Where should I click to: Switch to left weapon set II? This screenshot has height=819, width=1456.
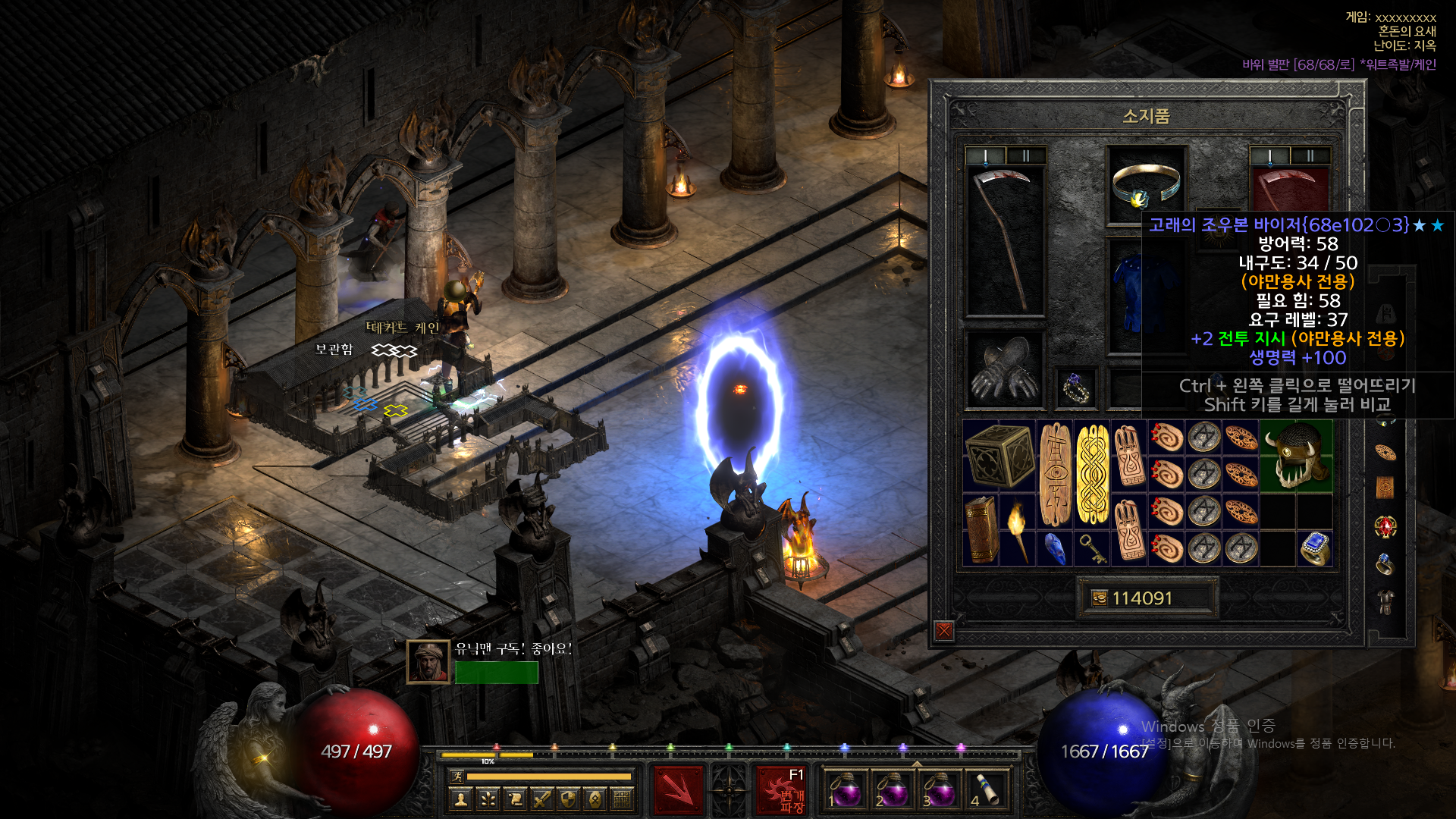[1026, 156]
